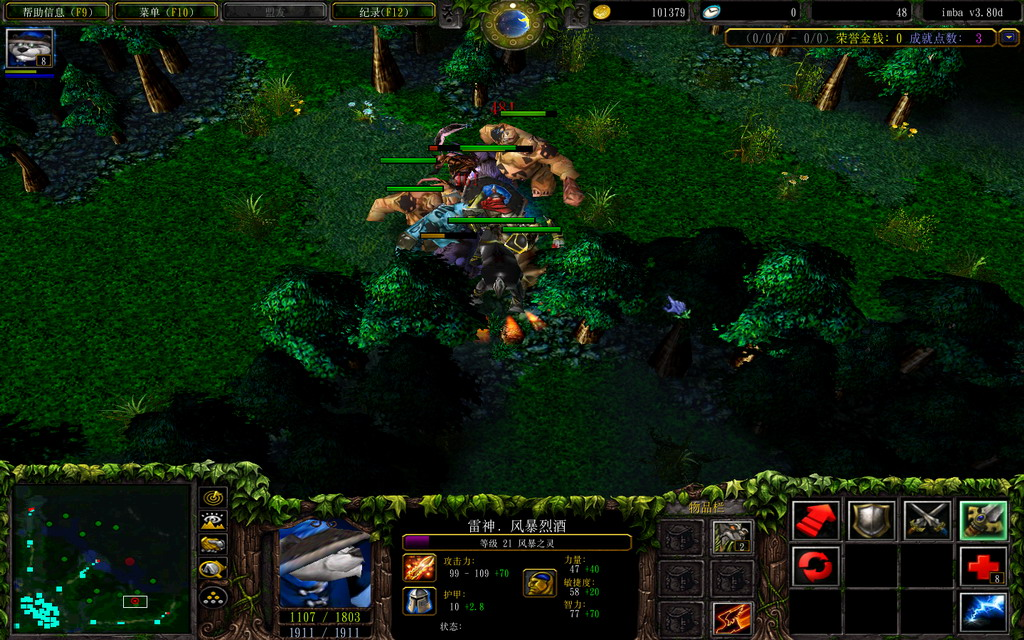The width and height of the screenshot is (1024, 640).
Task: Activate the red circular arrows Patrol command
Action: pyautogui.click(x=816, y=566)
